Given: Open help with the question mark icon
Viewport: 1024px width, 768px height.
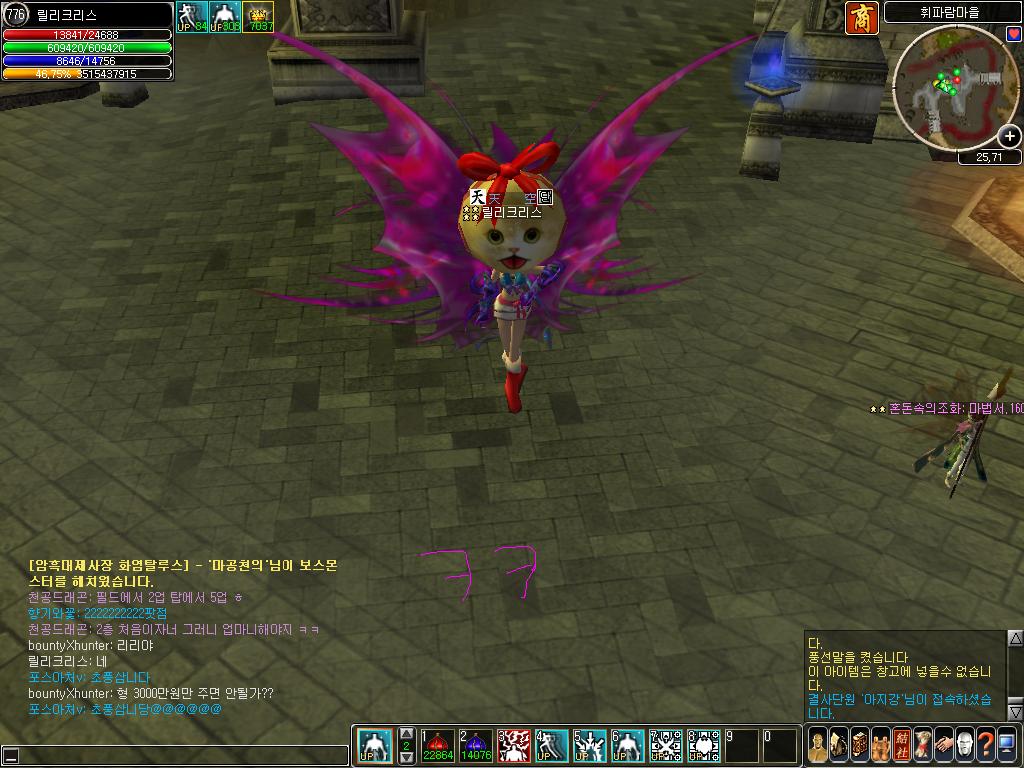Looking at the screenshot, I should click(985, 746).
